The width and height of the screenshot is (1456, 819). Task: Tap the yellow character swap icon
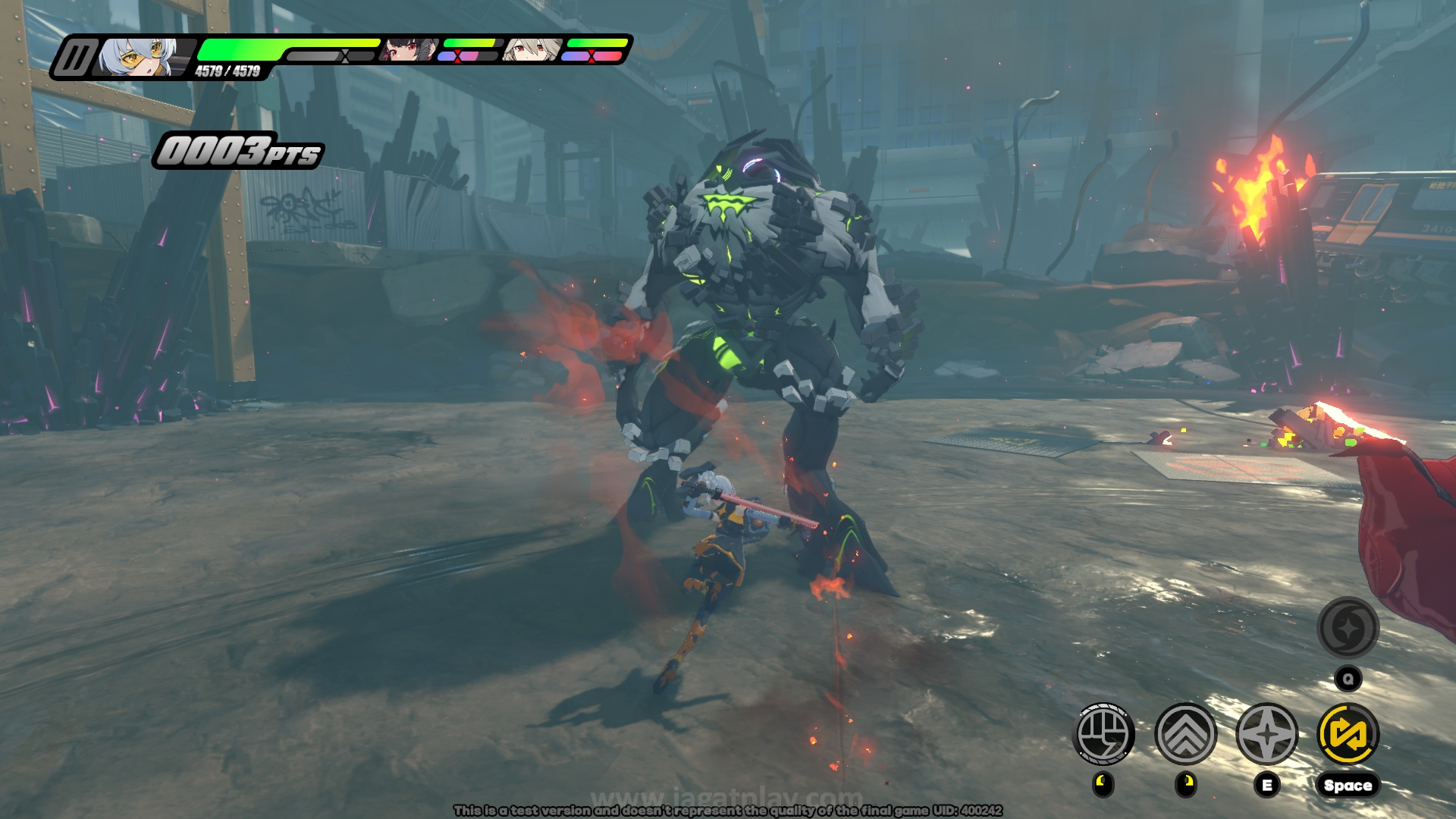tap(1348, 733)
